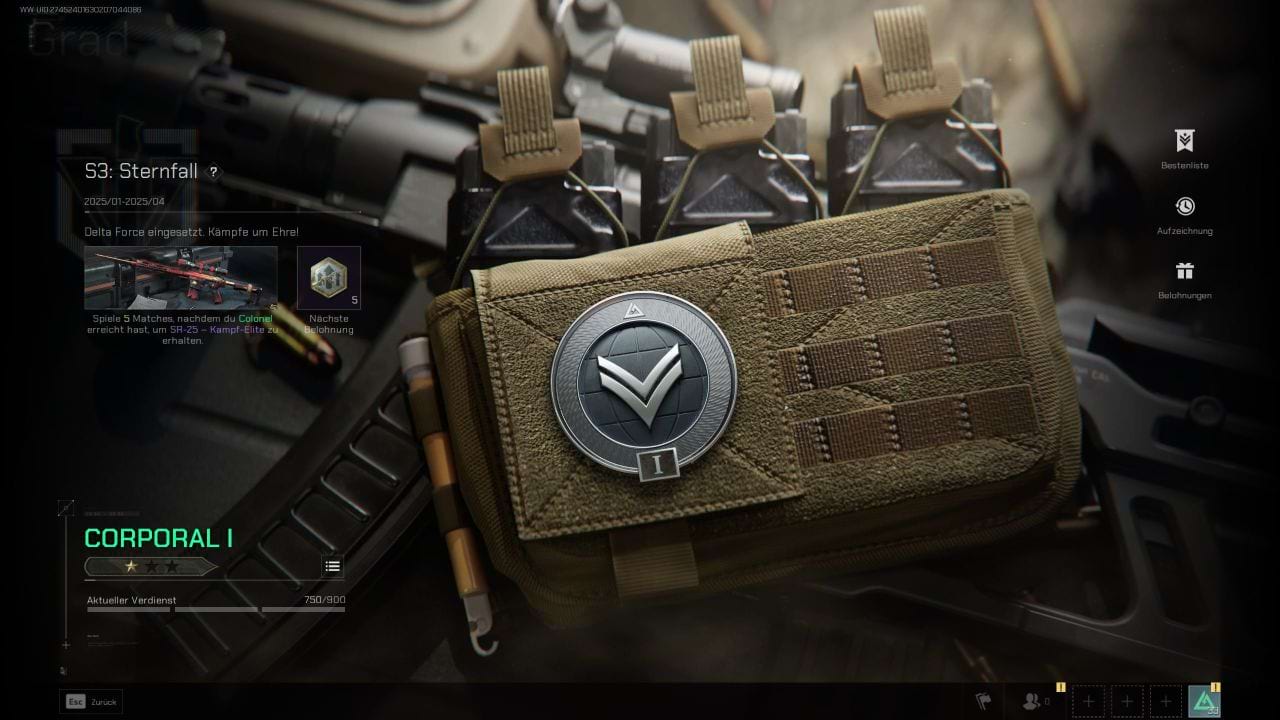This screenshot has width=1280, height=720.
Task: Click the flag icon in bottom bar
Action: tap(985, 701)
